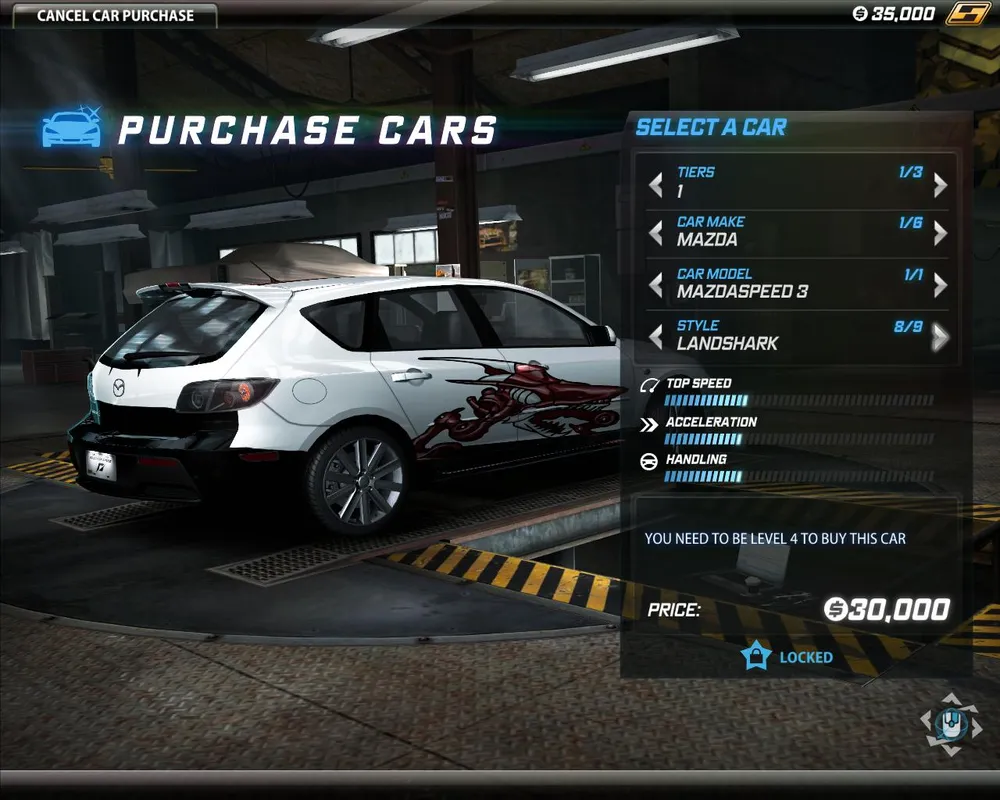
Task: Advance to the next tier
Action: [x=940, y=185]
